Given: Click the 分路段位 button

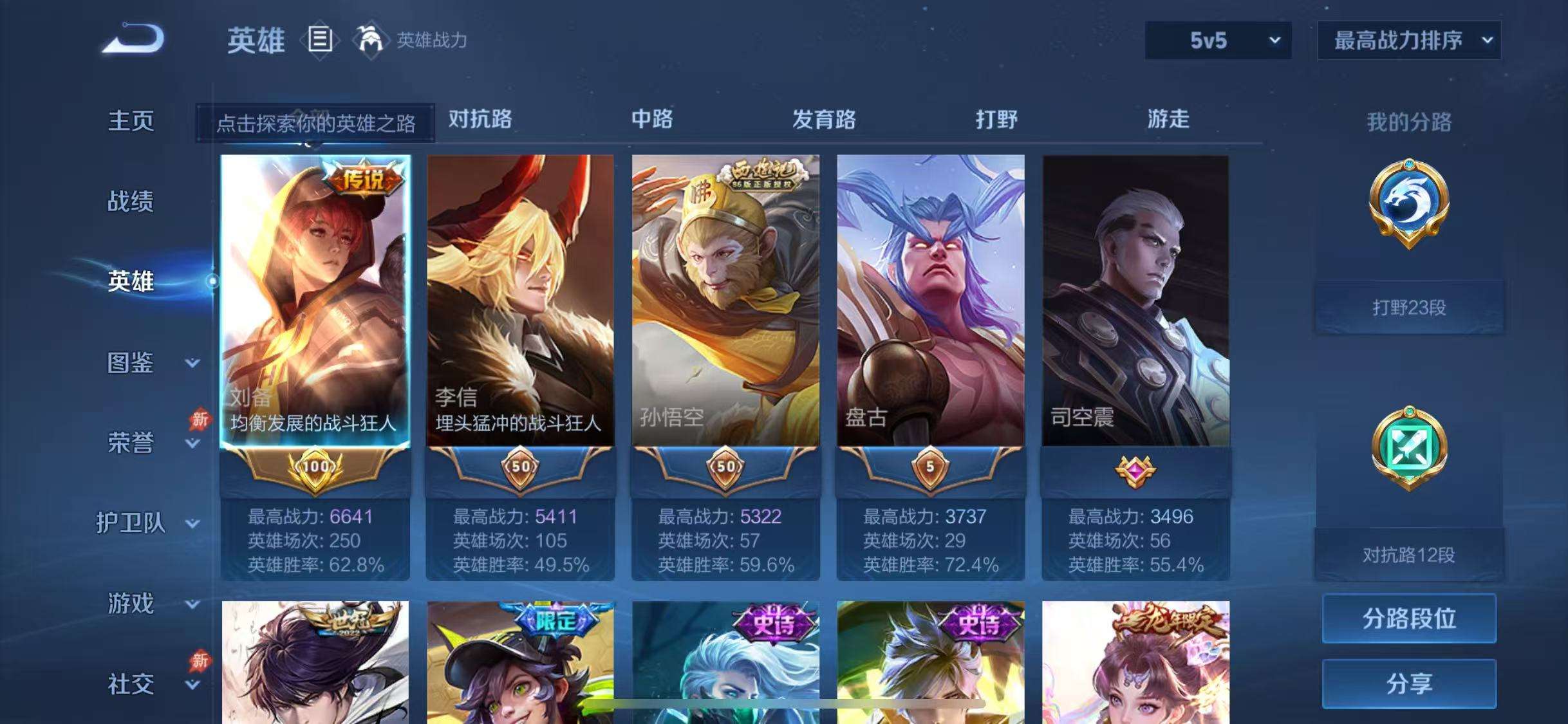Looking at the screenshot, I should 1410,618.
